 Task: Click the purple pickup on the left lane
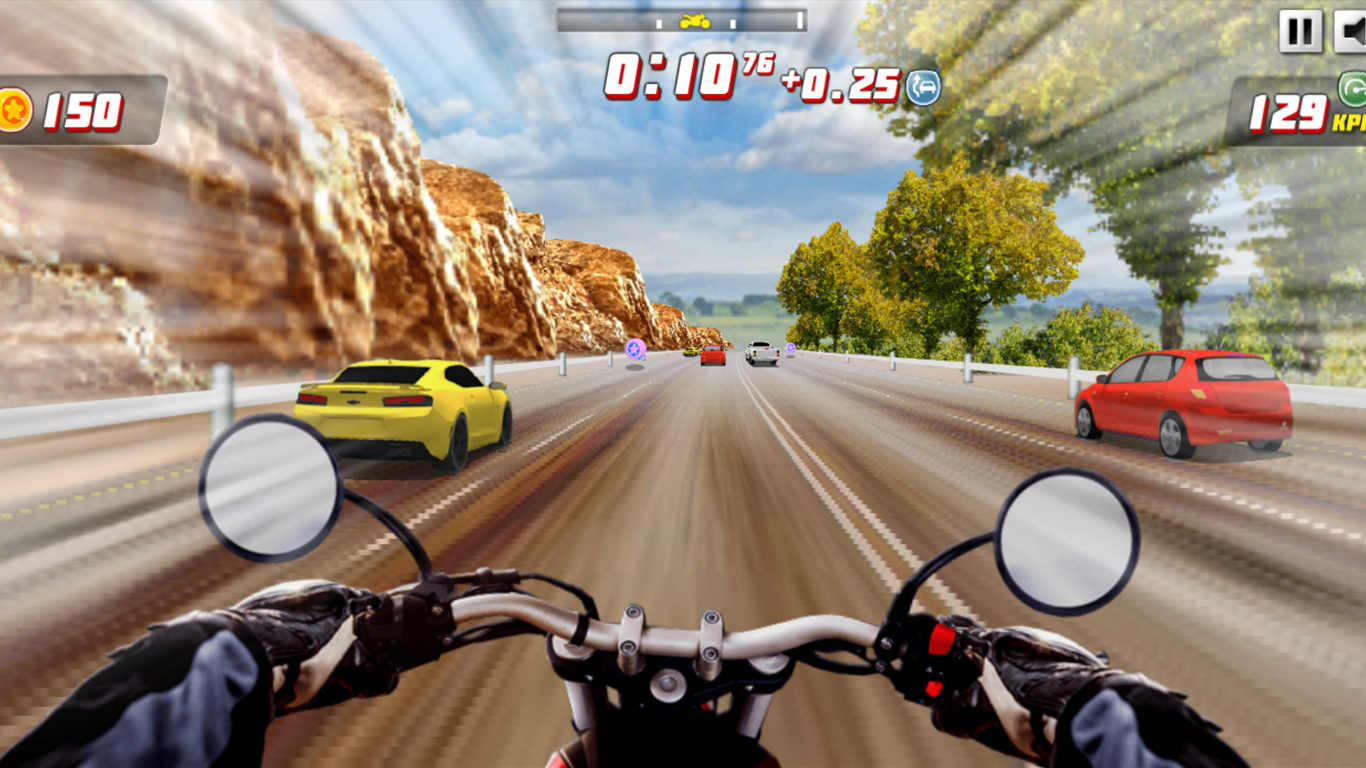pyautogui.click(x=636, y=350)
